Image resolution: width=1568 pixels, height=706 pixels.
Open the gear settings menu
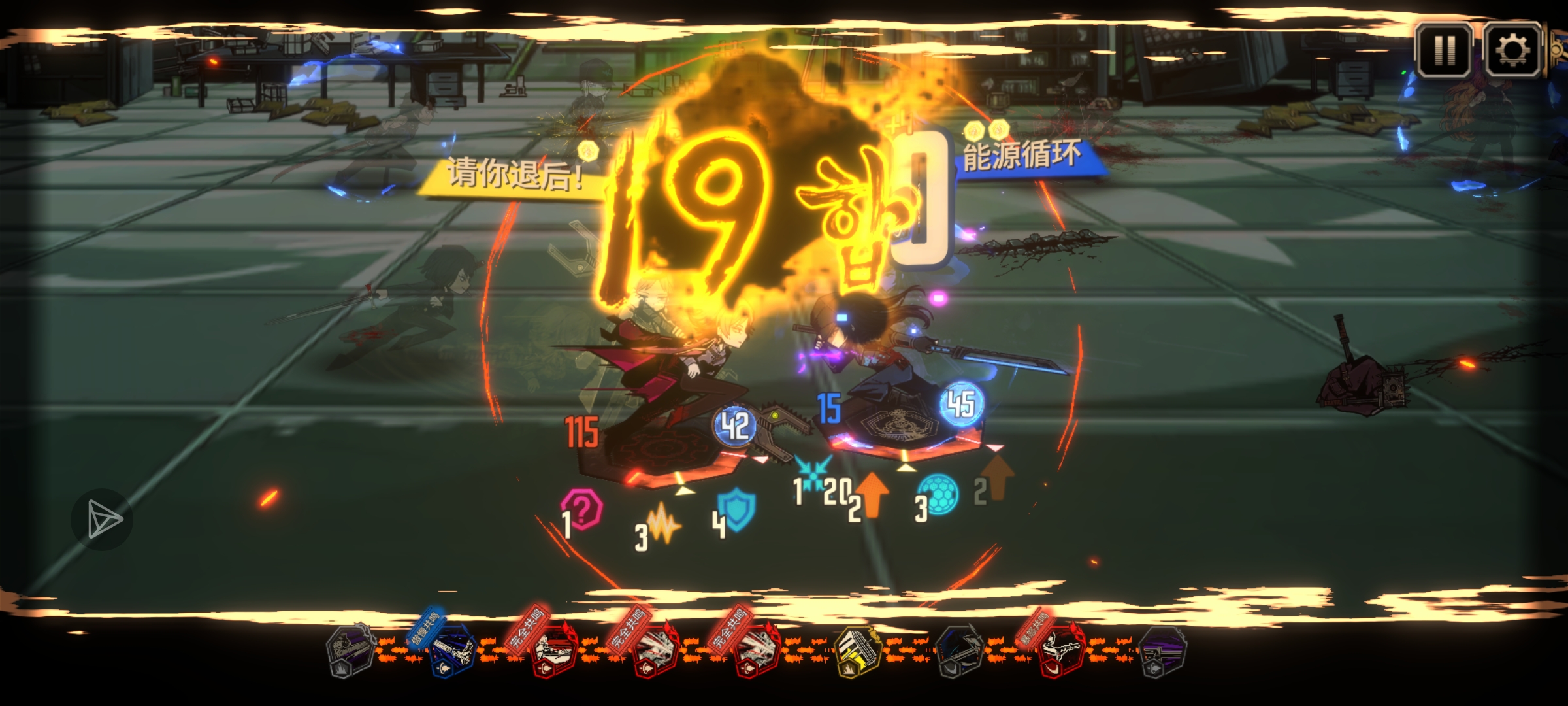click(x=1512, y=50)
